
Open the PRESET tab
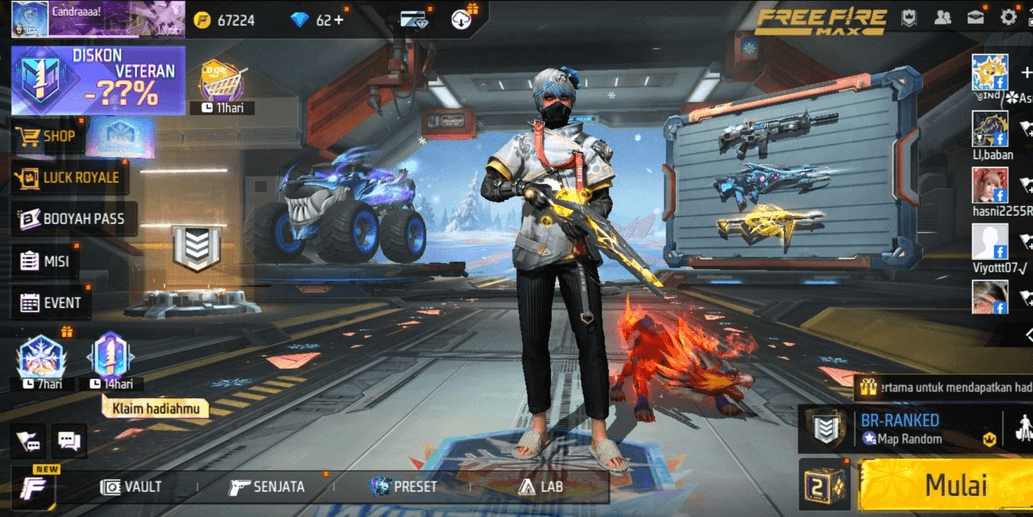pos(403,487)
